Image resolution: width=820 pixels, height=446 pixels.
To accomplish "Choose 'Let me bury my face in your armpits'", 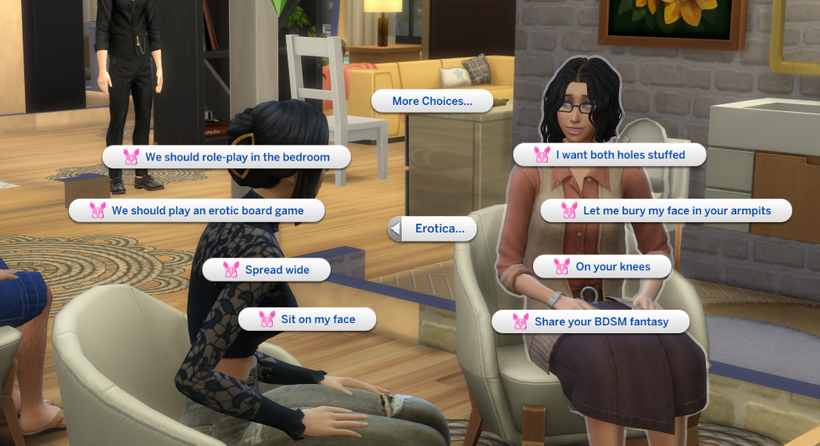I will pos(666,211).
